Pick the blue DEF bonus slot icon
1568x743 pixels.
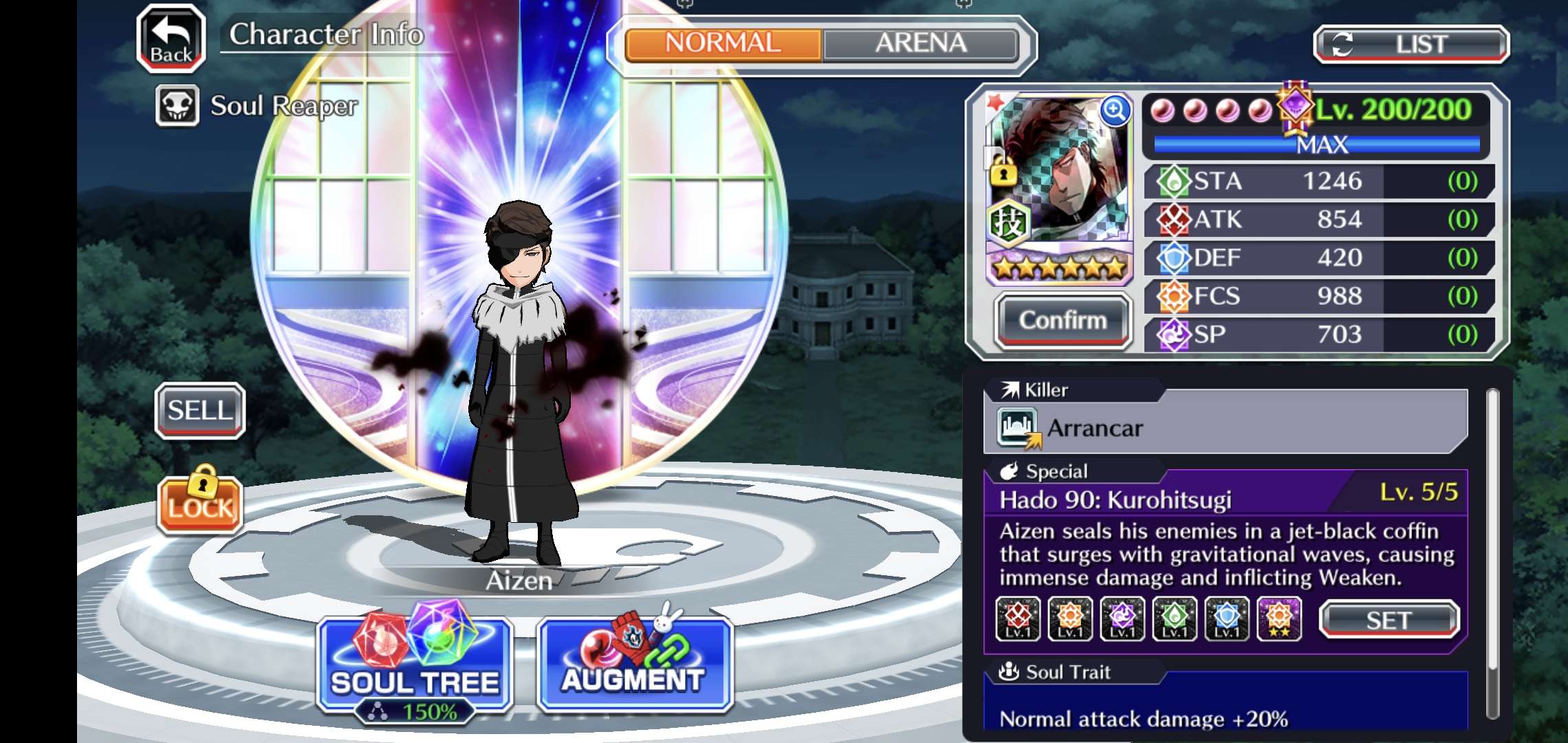(x=1227, y=619)
